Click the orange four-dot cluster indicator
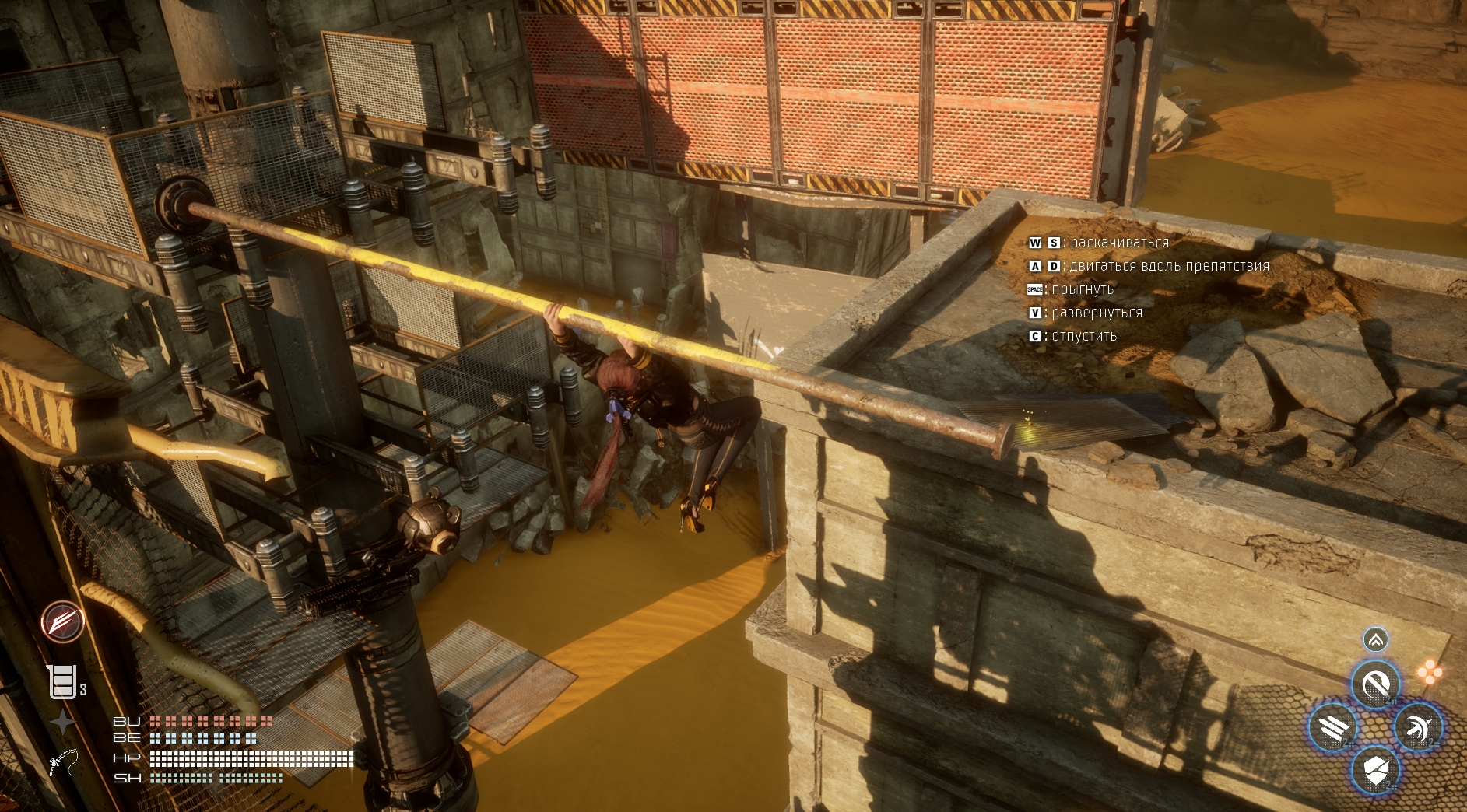The height and width of the screenshot is (812, 1467). click(x=1429, y=672)
